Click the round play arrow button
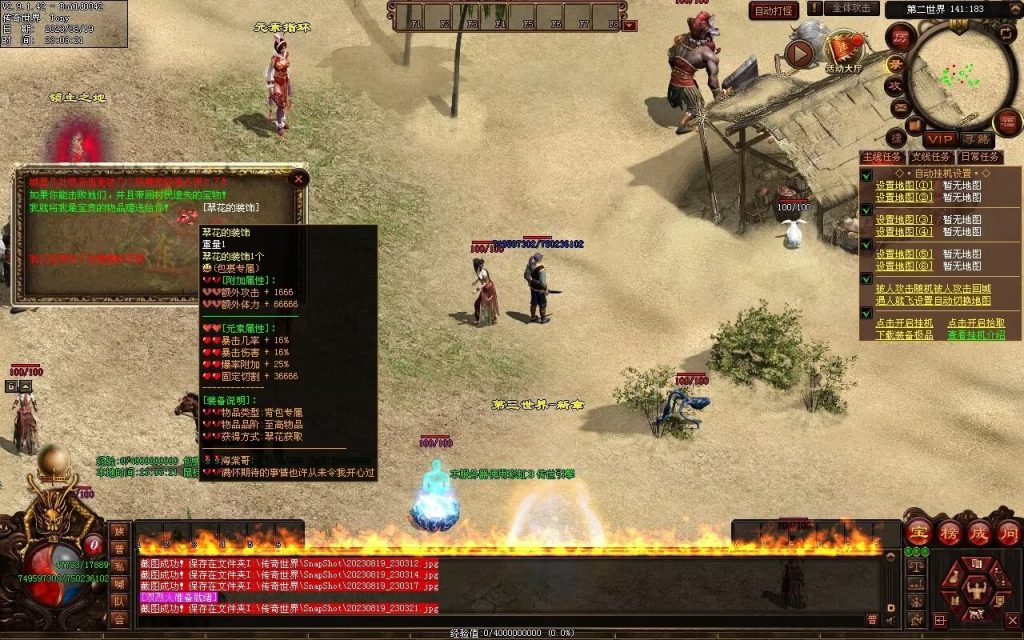Screen dimensions: 1024x640 tap(799, 52)
